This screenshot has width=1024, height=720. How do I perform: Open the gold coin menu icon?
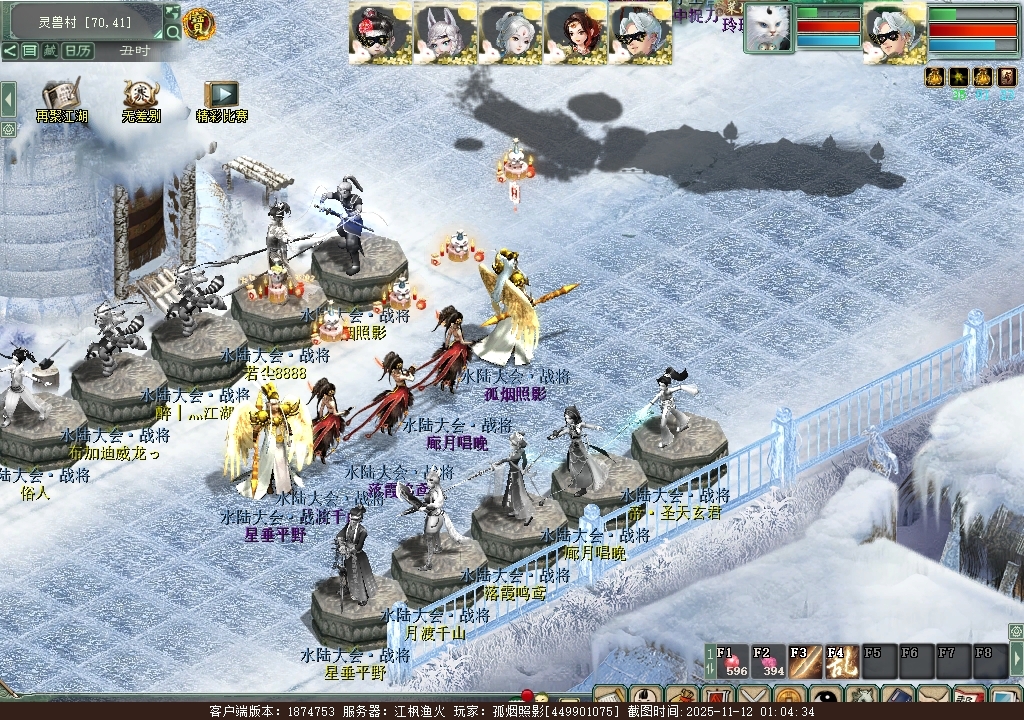point(790,698)
